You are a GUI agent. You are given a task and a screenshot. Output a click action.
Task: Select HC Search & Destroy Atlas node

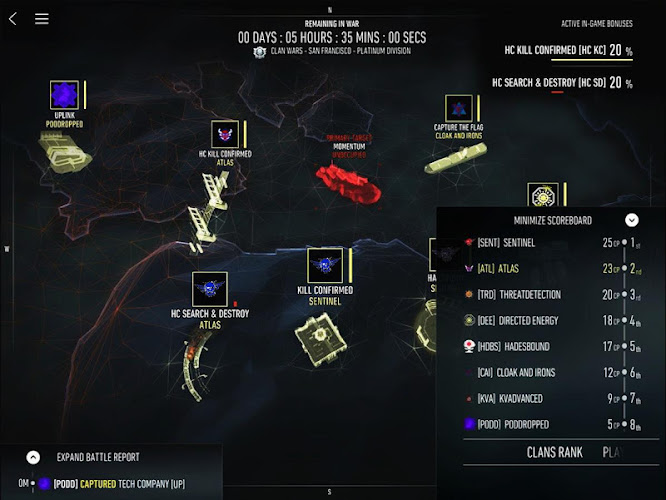(x=209, y=289)
